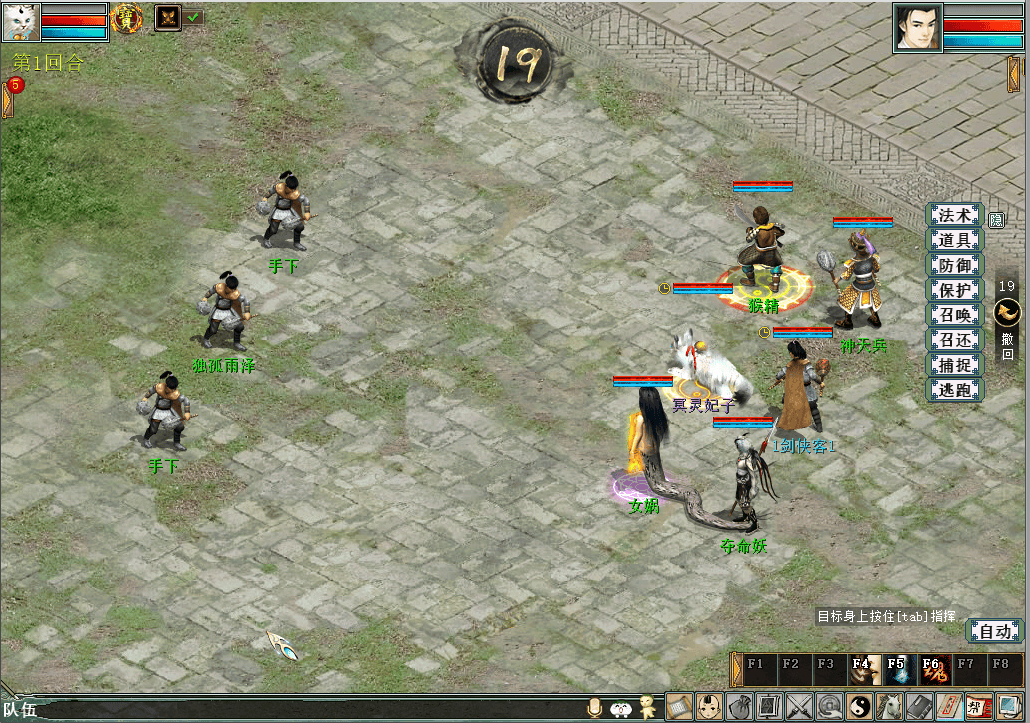Open the money bag inventory icon
Viewport: 1030px width, 723px height.
739,707
